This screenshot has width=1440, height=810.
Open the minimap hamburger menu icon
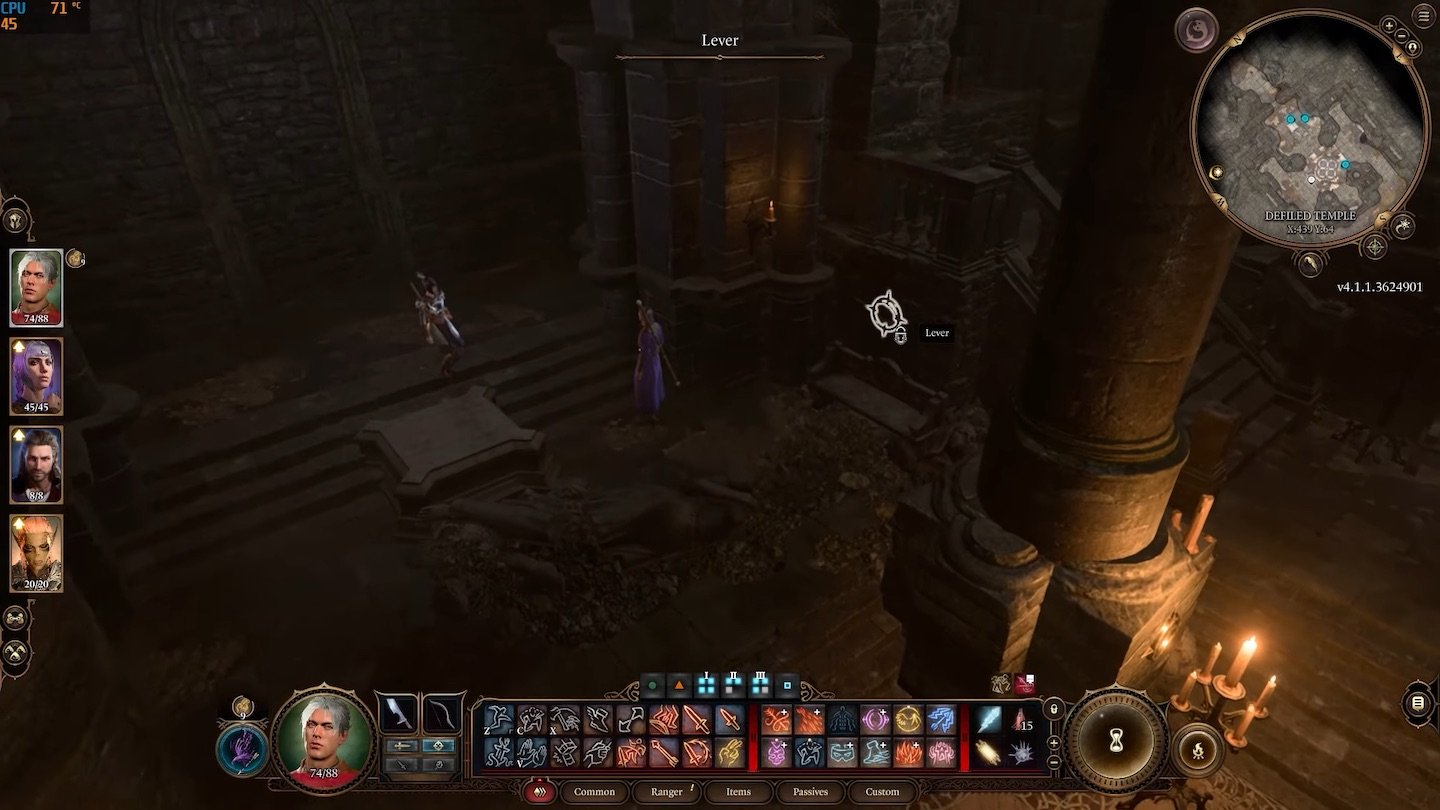click(x=1423, y=15)
